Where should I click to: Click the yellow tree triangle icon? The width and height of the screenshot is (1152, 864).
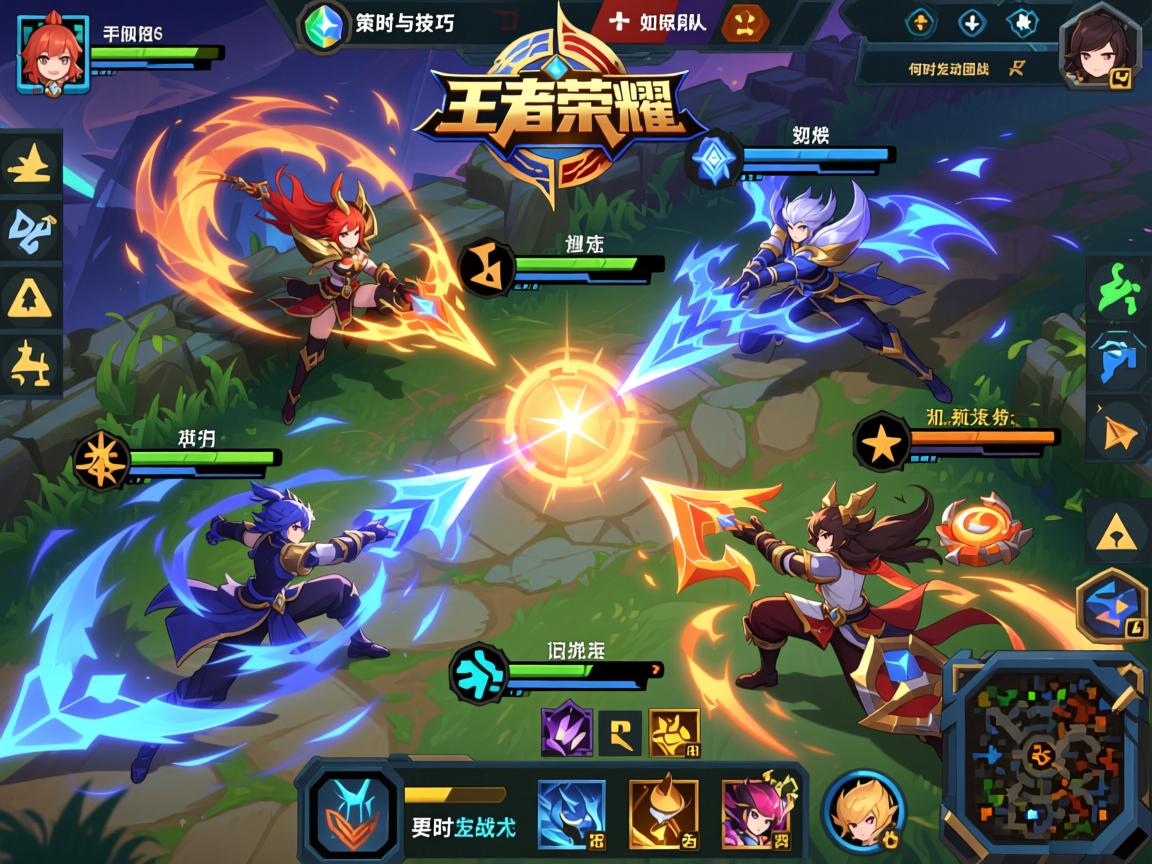coord(30,298)
